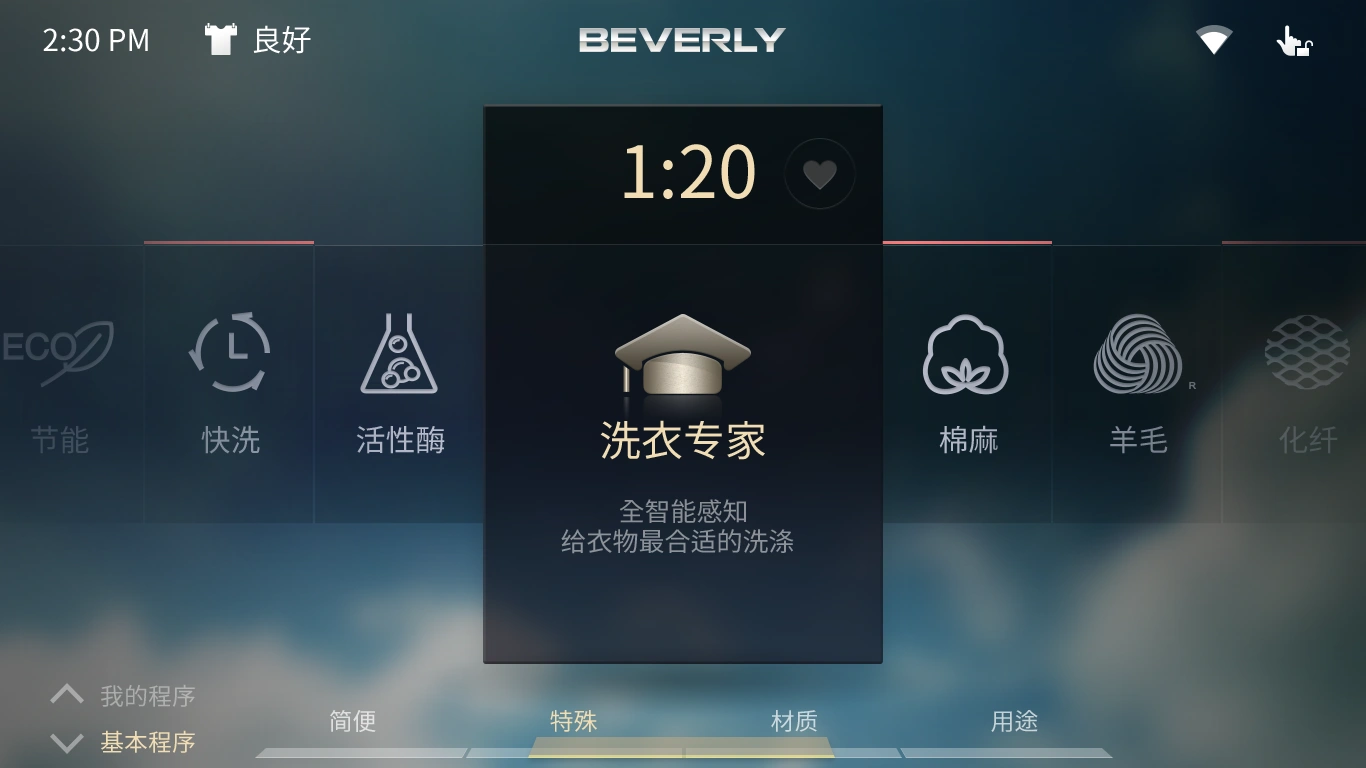Expand 我的程序 with the up chevron
Image resolution: width=1366 pixels, height=768 pixels.
(x=66, y=692)
